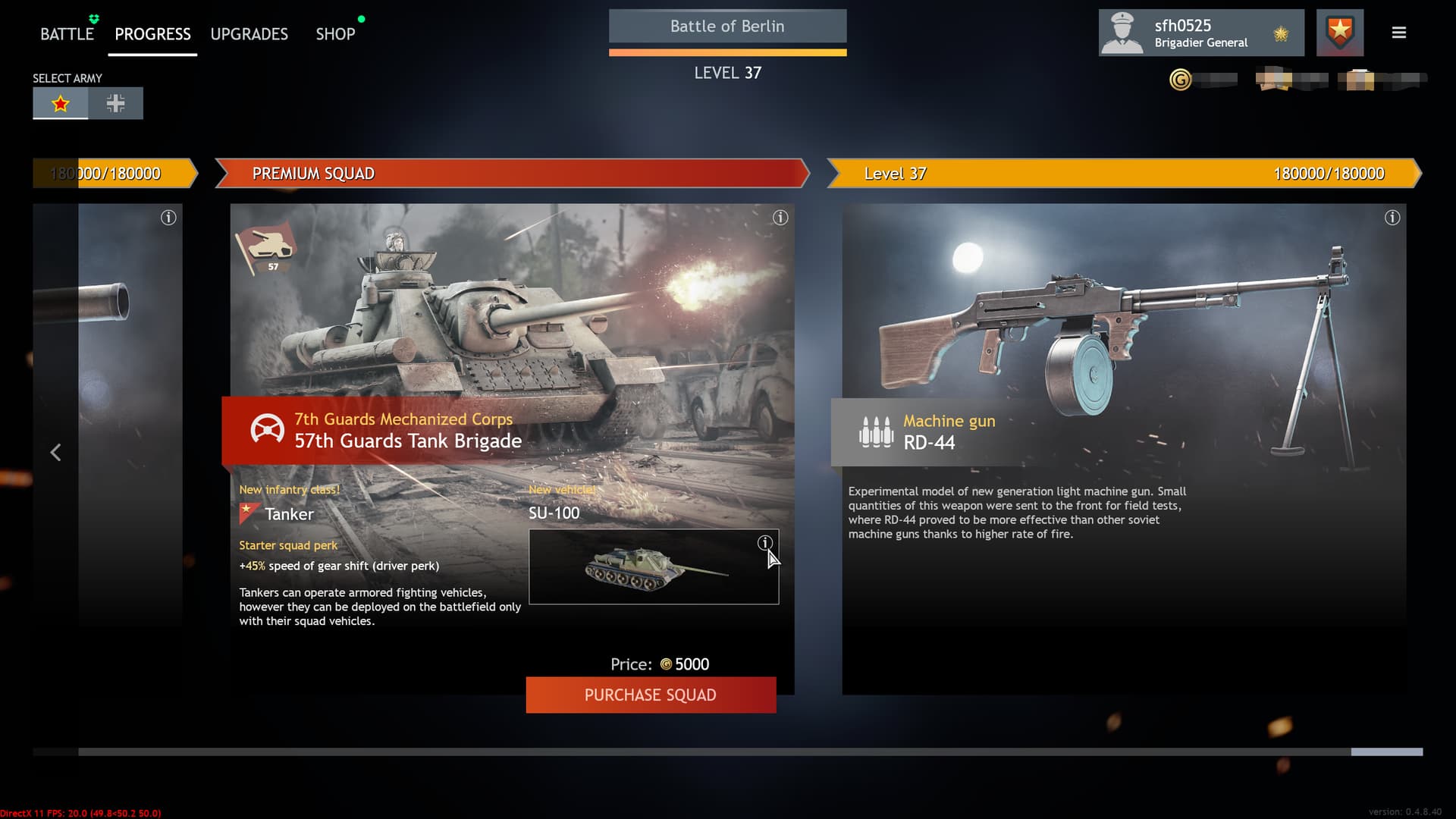Screen dimensions: 1456x819
Task: Switch to the BATTLE tab
Action: pos(67,34)
